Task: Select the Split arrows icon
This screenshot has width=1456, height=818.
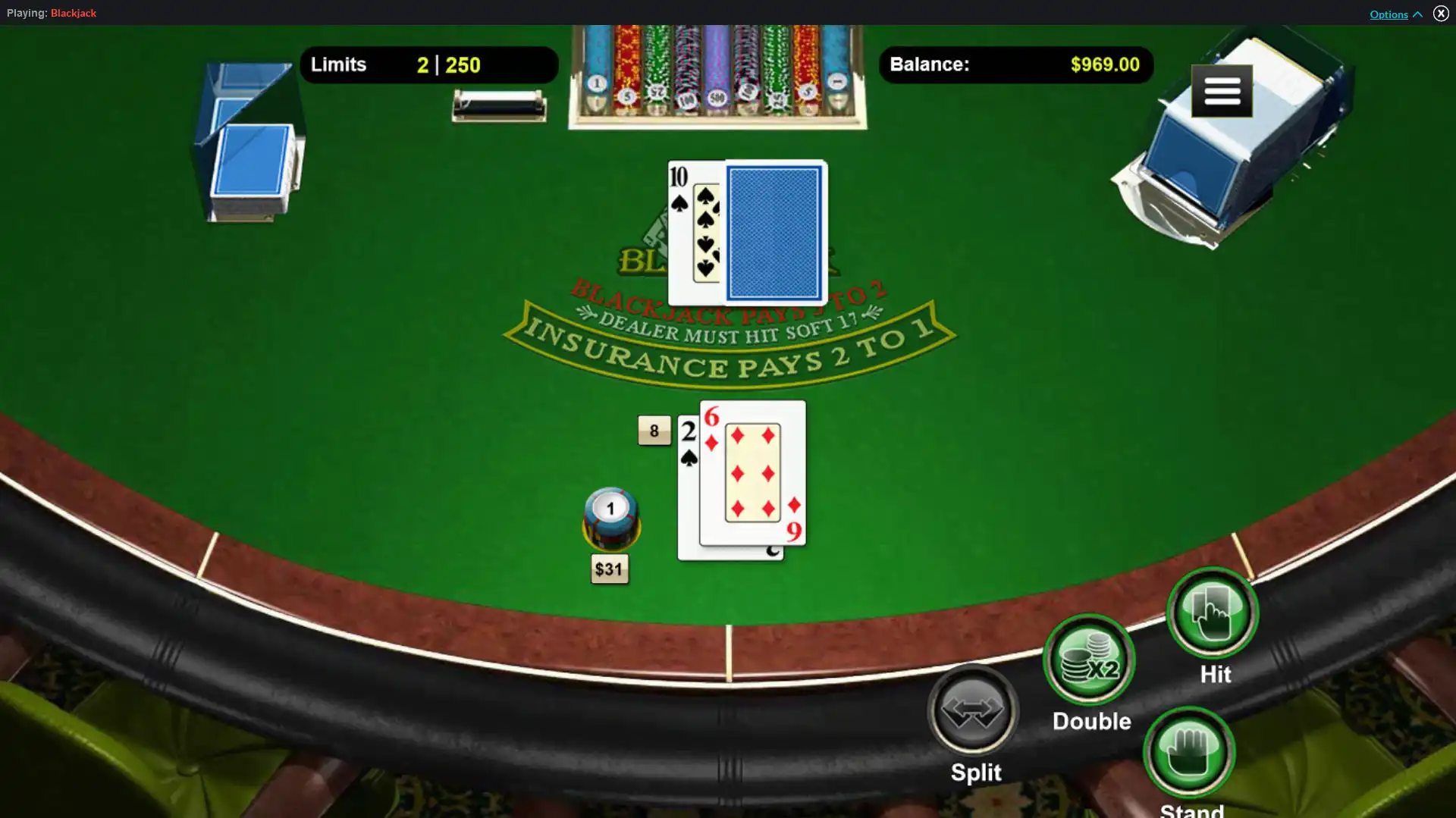Action: click(972, 710)
